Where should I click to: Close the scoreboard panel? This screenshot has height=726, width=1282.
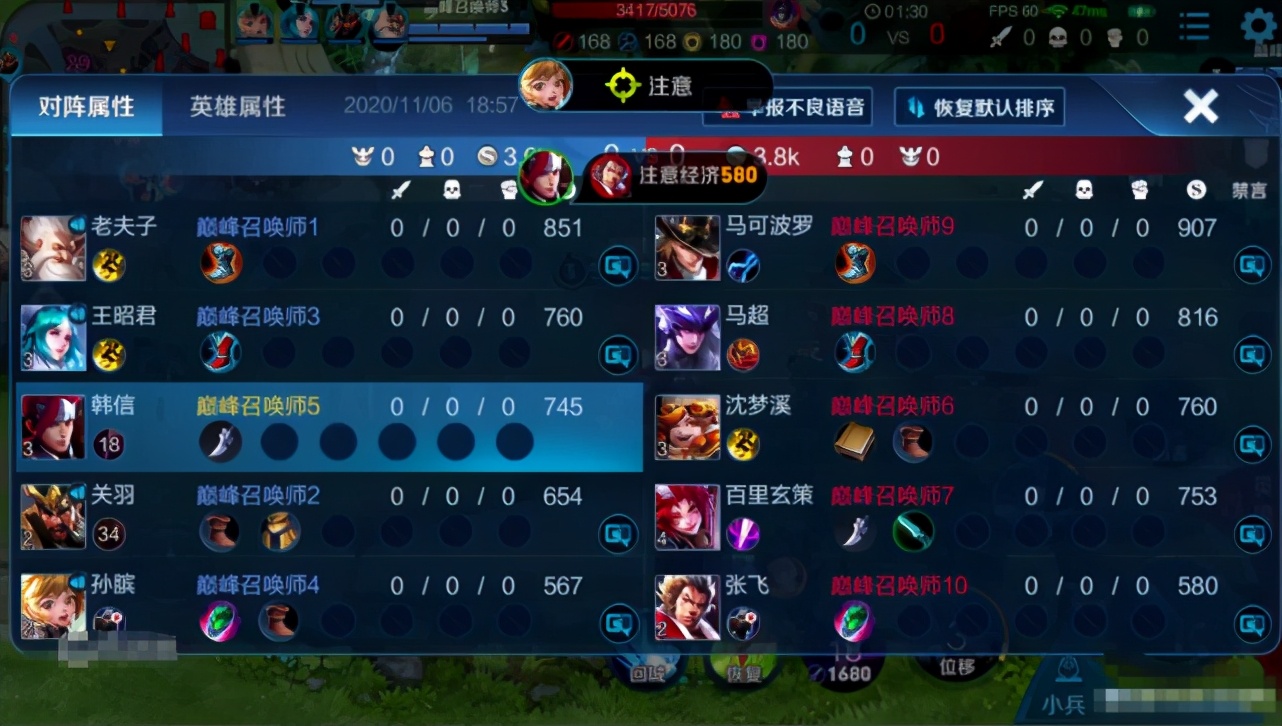[x=1200, y=106]
